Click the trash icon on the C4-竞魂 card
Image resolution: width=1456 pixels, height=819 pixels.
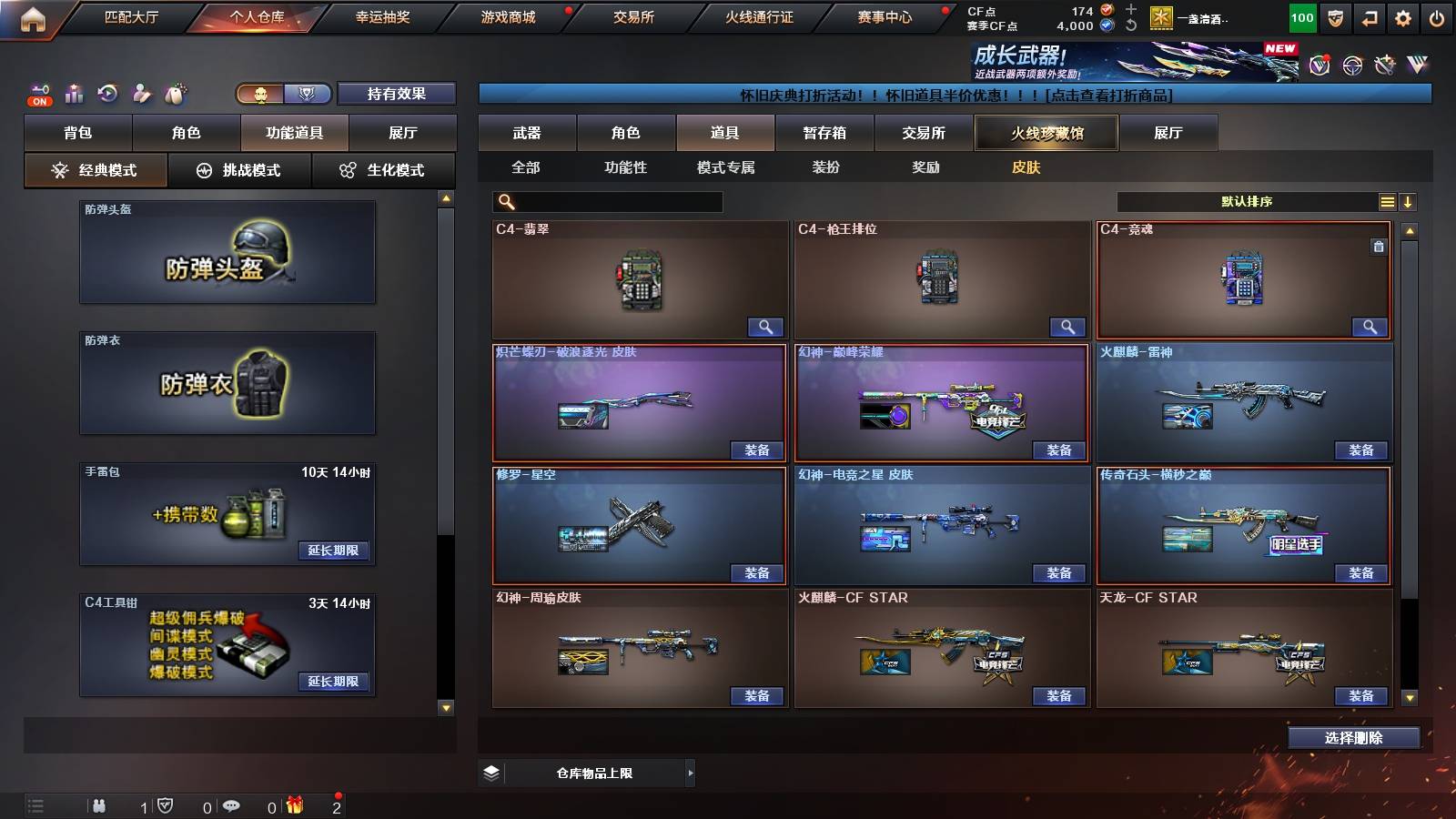click(x=1380, y=244)
